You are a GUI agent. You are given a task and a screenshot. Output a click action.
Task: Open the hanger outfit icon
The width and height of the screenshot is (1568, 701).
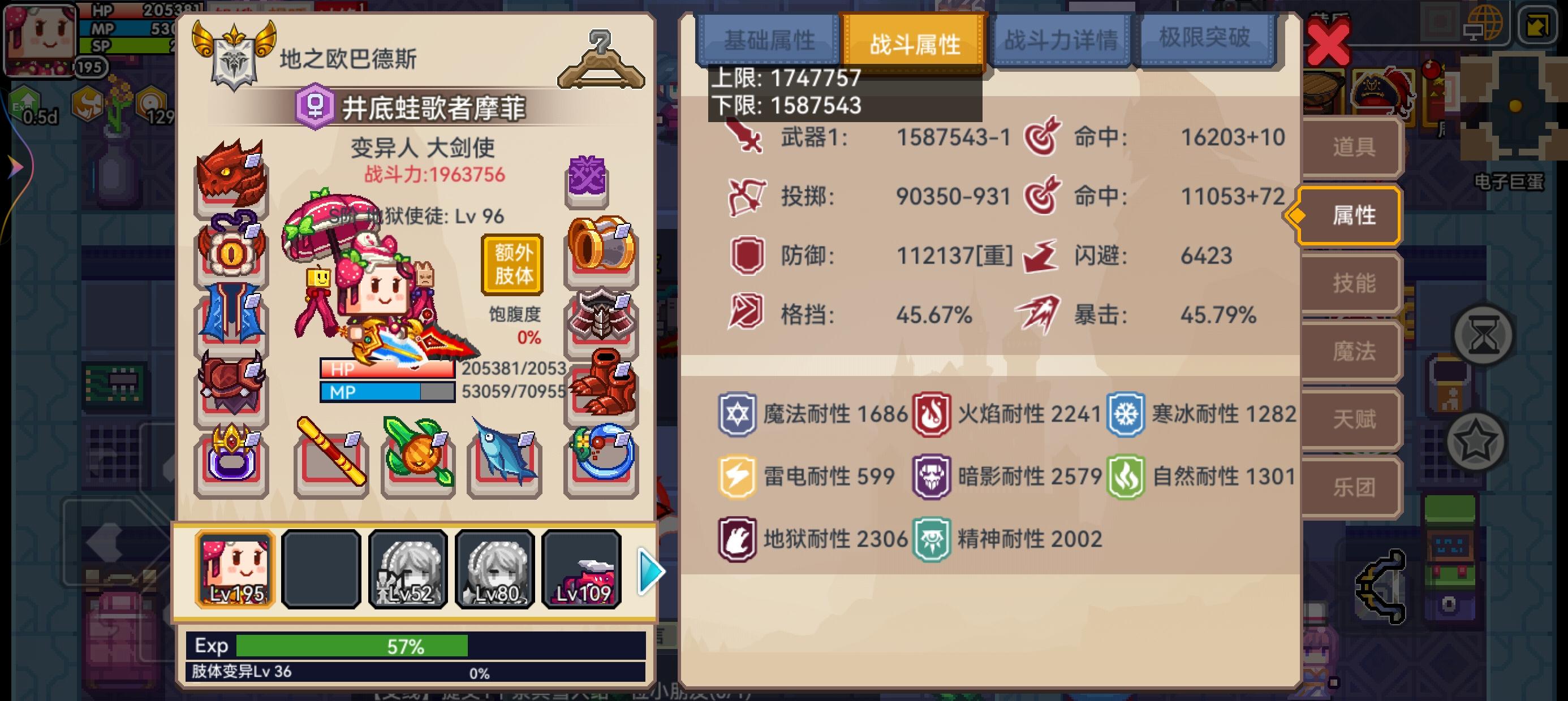[x=601, y=58]
